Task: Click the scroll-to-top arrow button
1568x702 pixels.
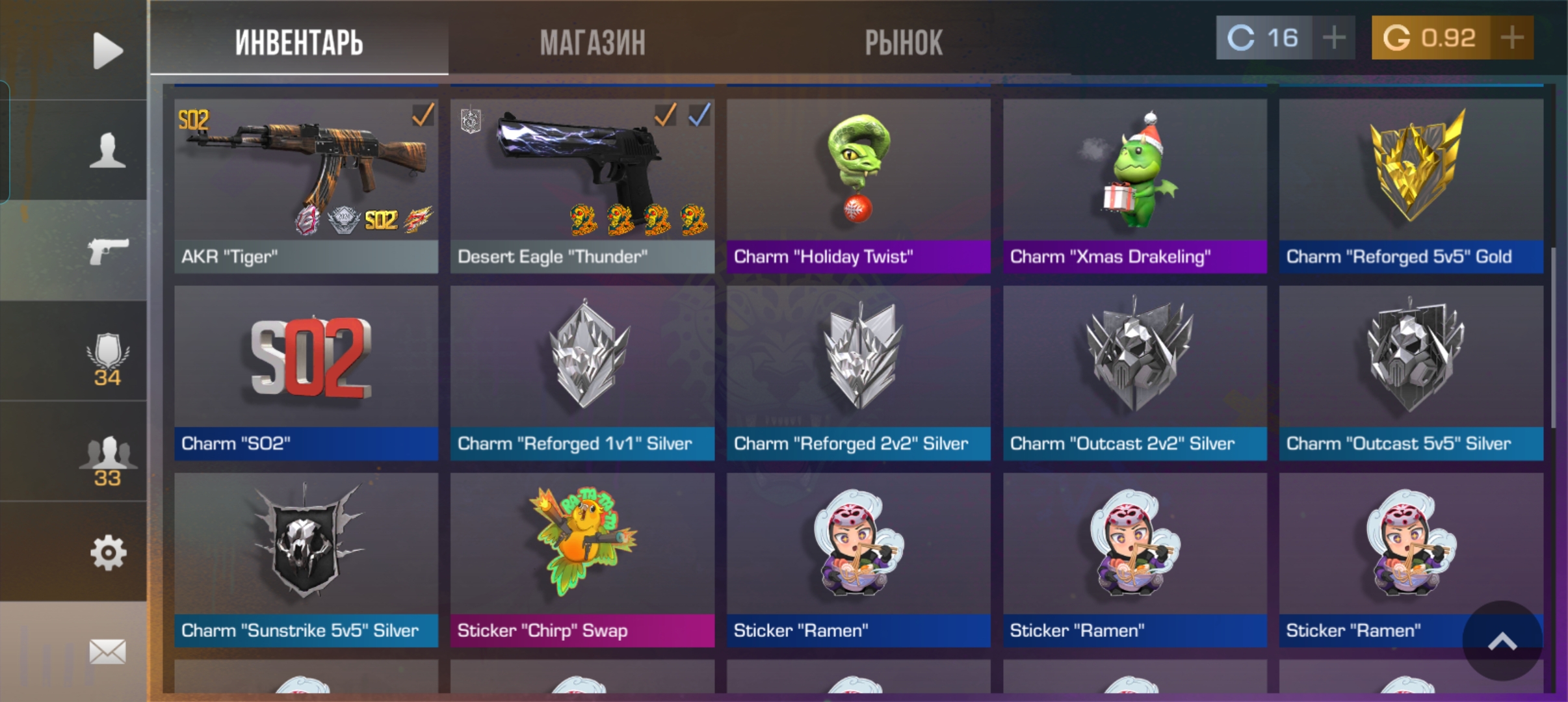Action: 1502,642
